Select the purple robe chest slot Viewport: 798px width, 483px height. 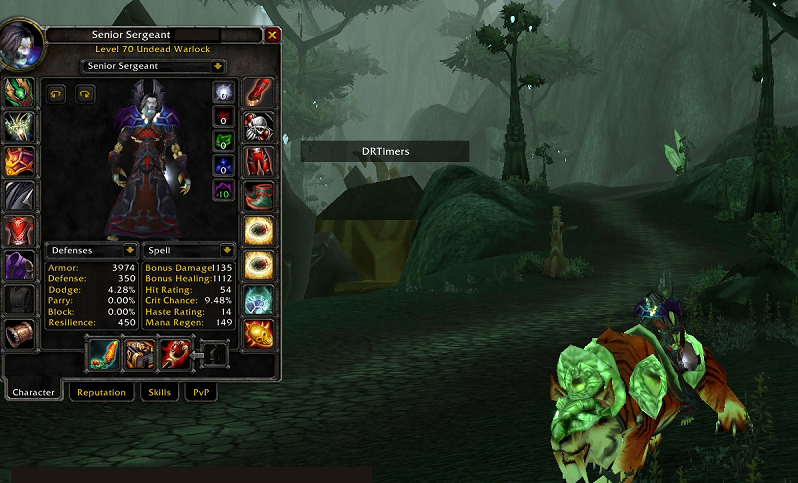point(20,265)
